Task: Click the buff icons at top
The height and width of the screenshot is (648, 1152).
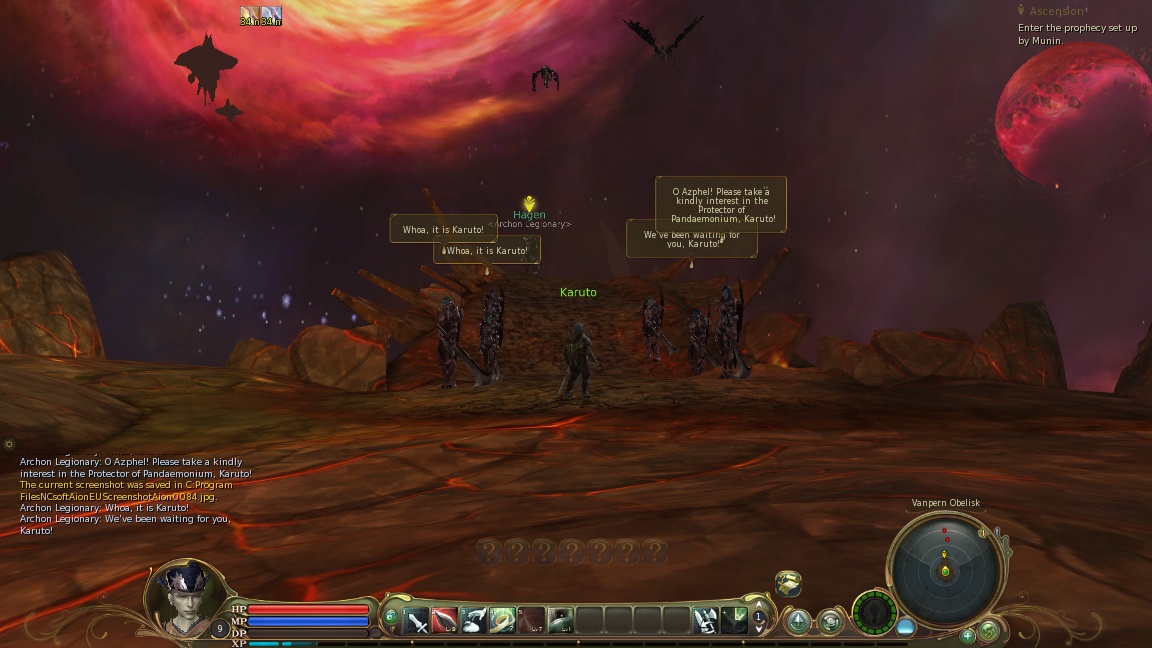Action: tap(260, 16)
